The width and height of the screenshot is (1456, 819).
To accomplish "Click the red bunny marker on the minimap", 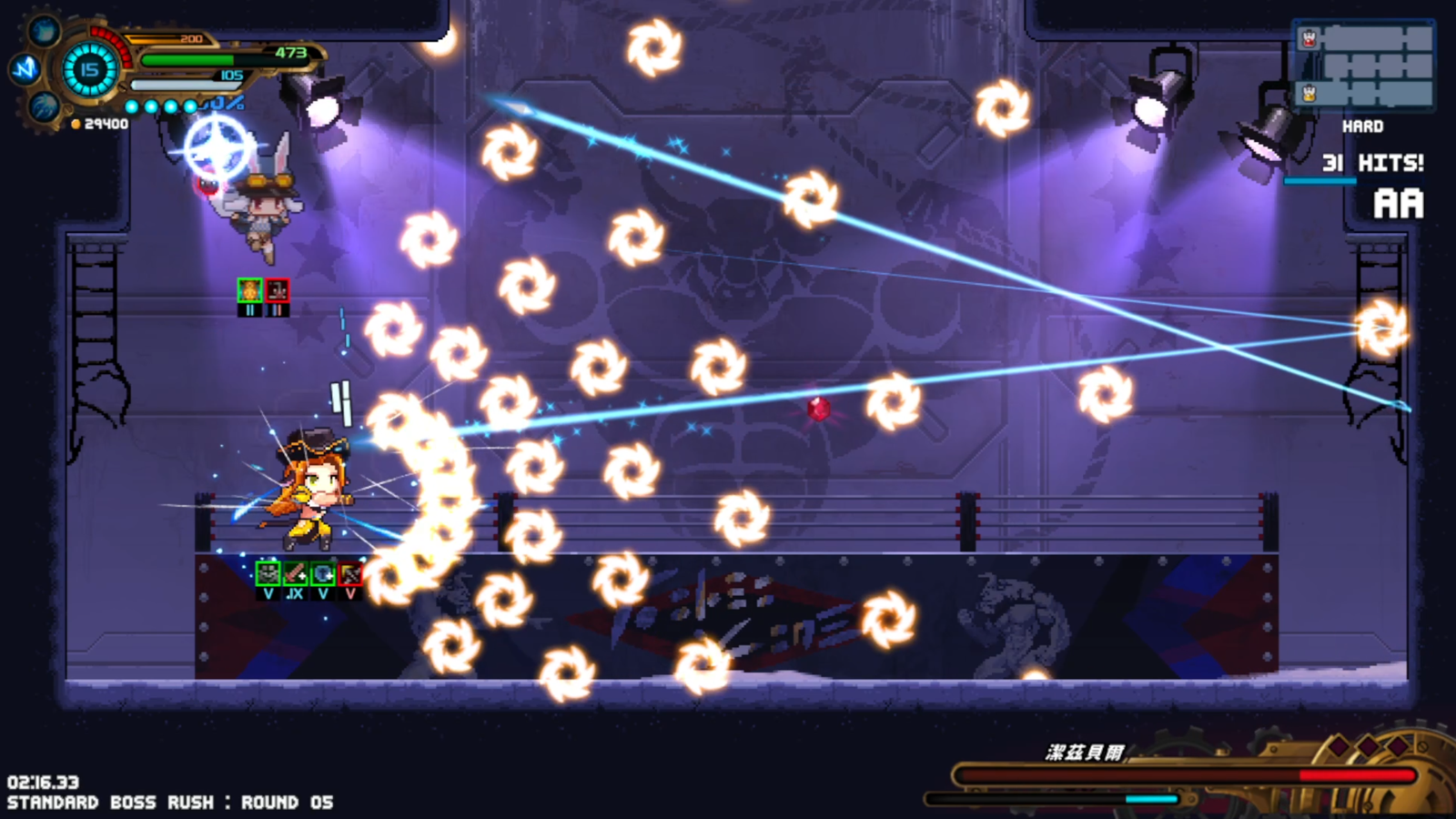I will 1309,38.
